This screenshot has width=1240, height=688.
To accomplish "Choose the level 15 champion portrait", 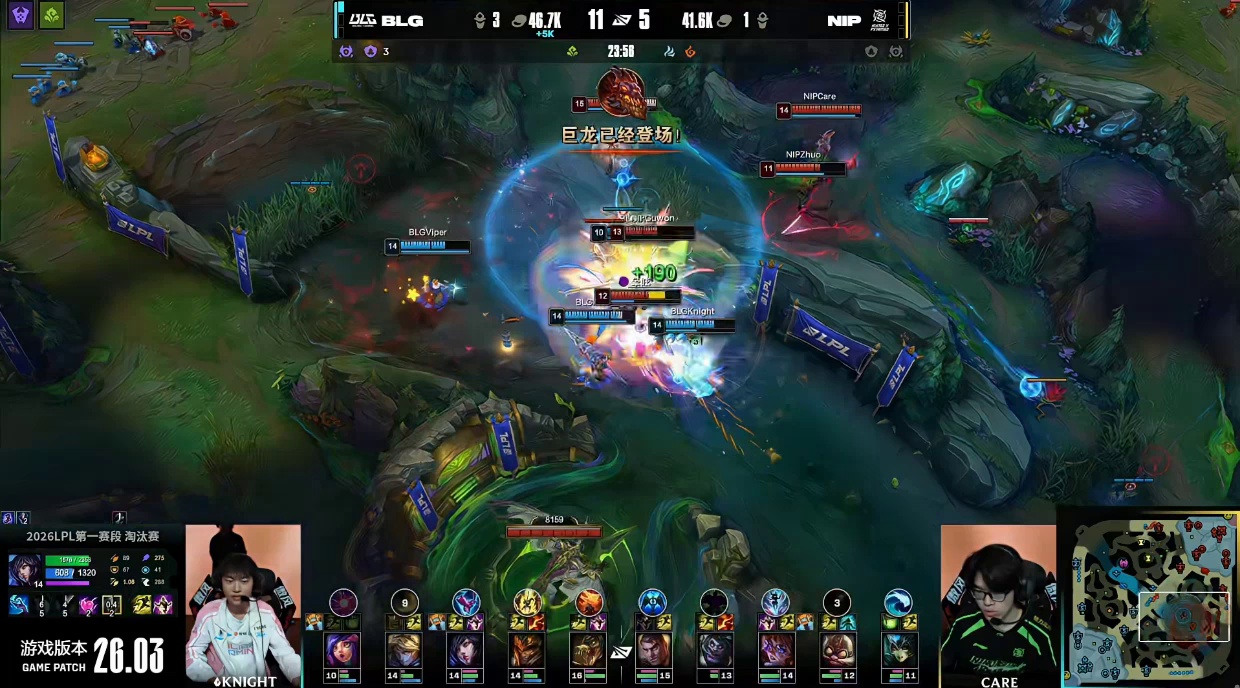I will coord(652,651).
